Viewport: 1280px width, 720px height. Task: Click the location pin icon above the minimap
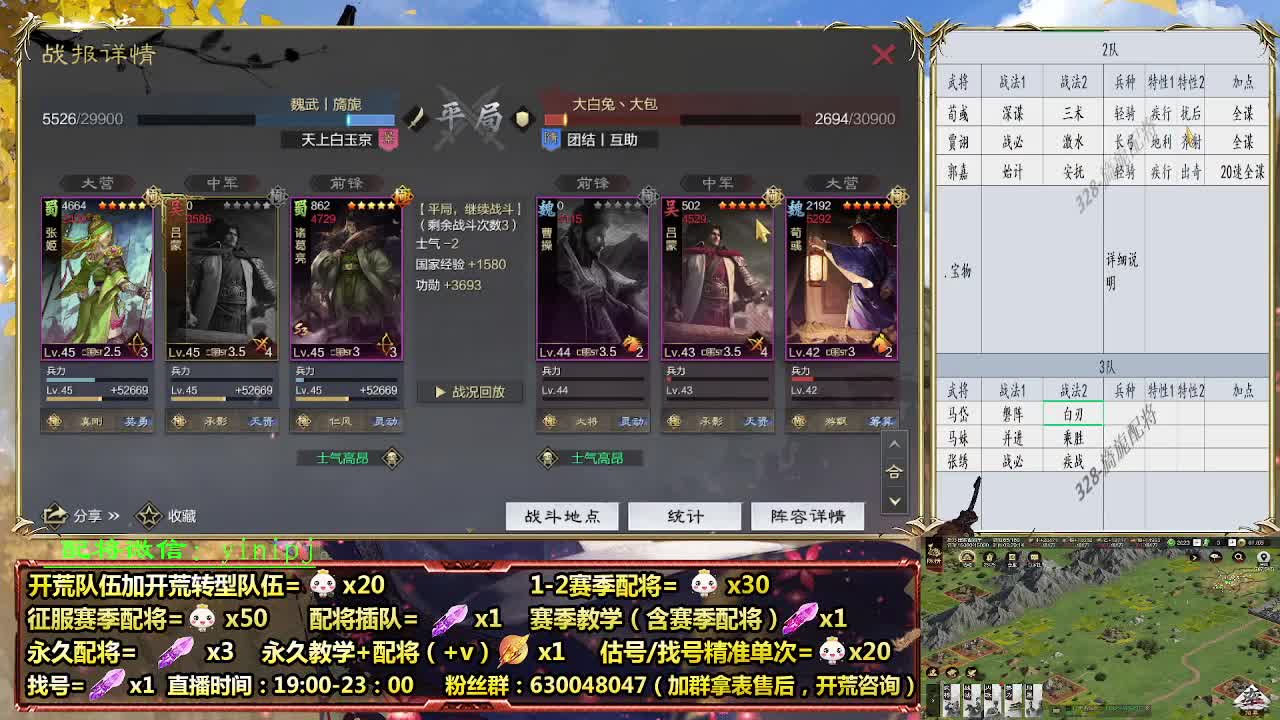point(1264,558)
